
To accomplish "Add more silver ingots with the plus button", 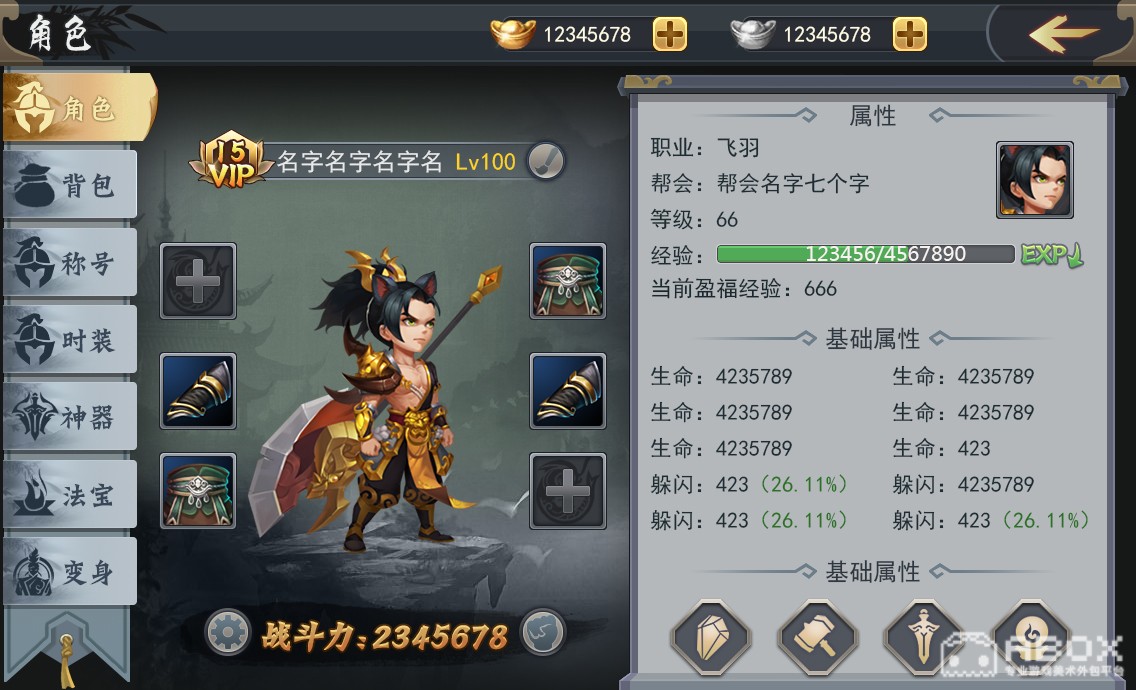I will [909, 34].
